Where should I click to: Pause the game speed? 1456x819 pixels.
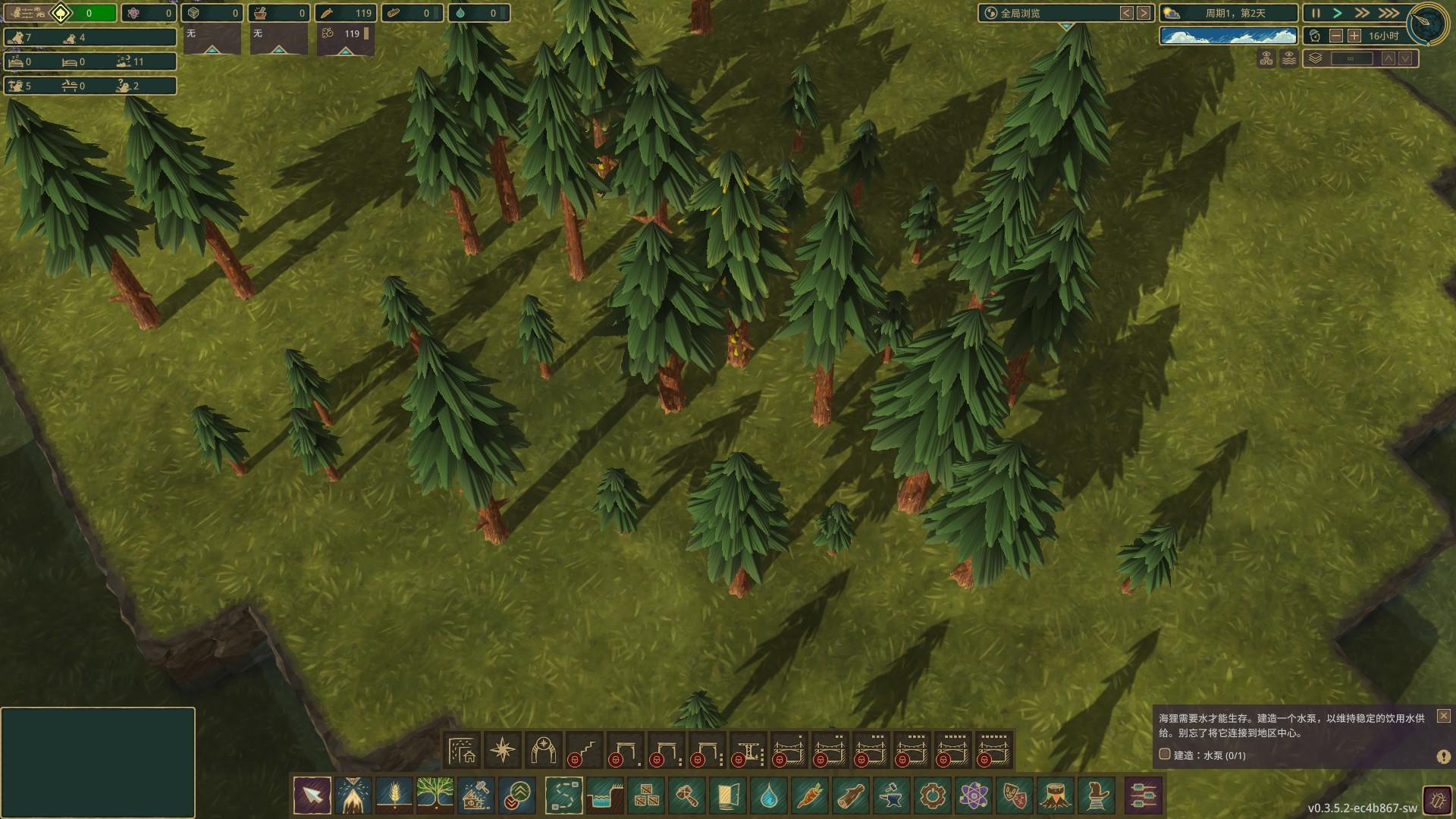click(1316, 13)
